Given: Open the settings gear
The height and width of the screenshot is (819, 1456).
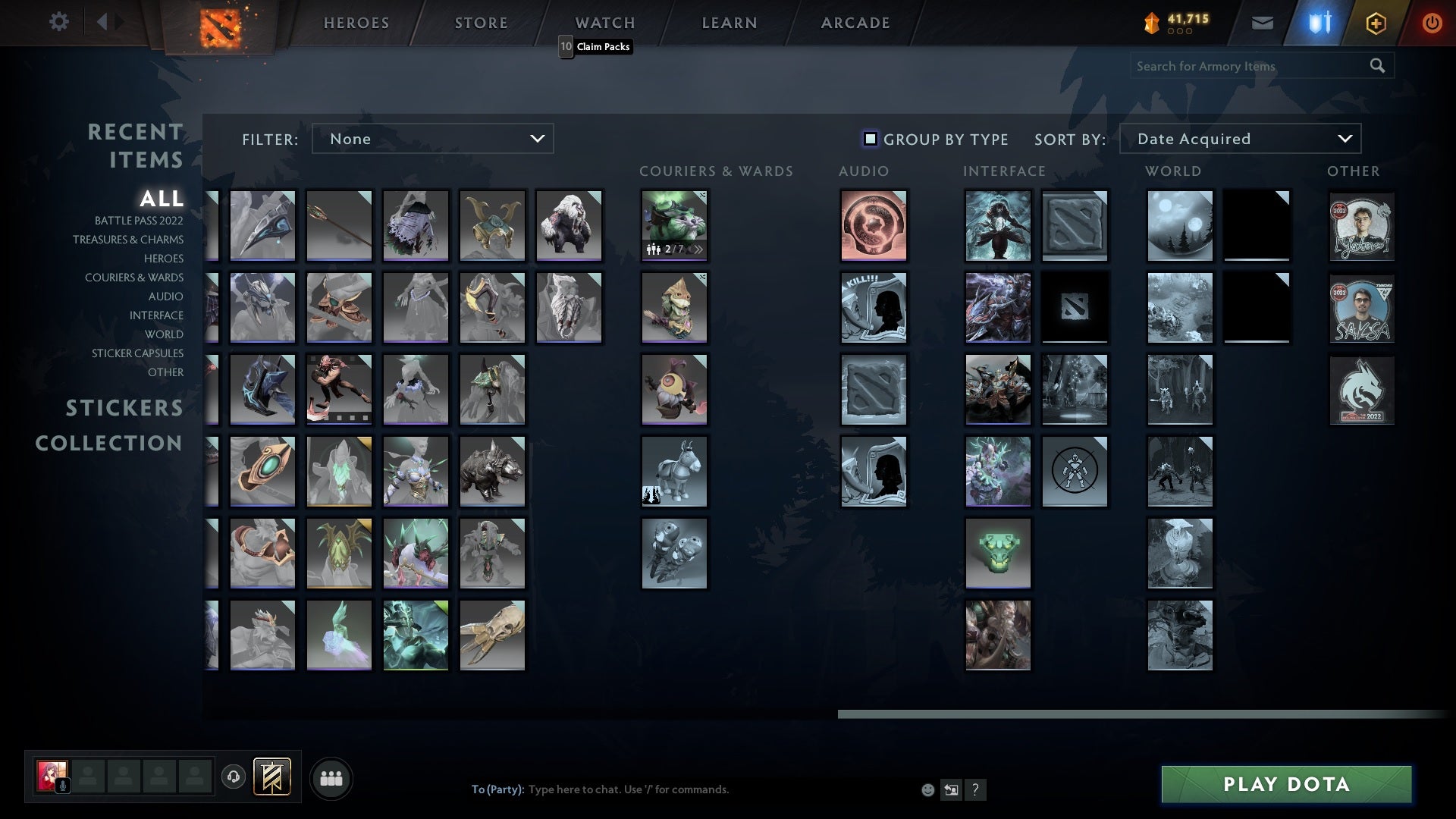Looking at the screenshot, I should click(59, 22).
